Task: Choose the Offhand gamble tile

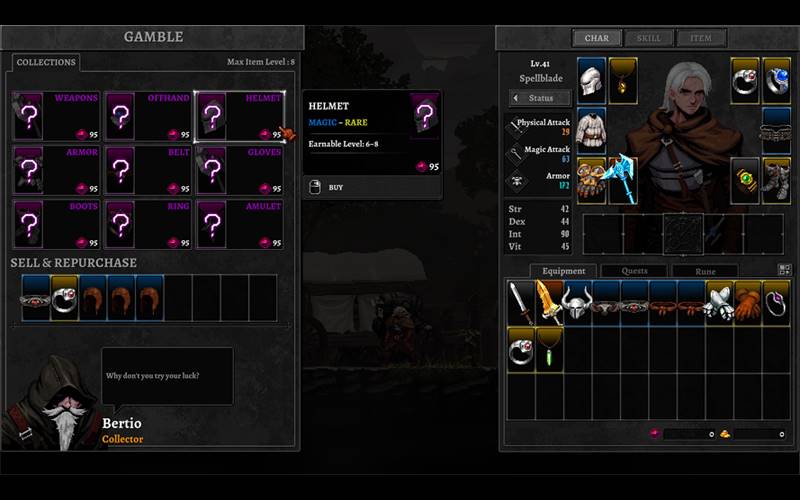Action: [x=148, y=116]
